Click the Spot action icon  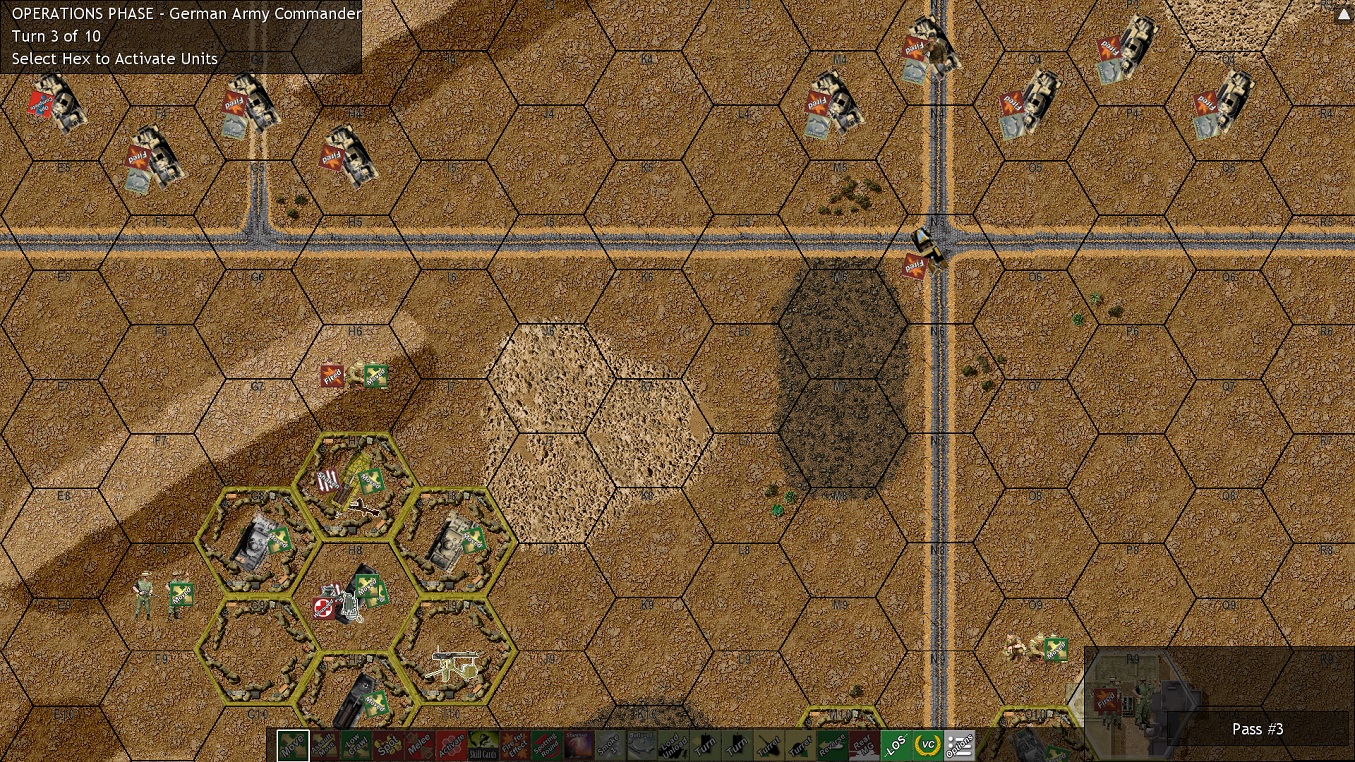point(389,744)
